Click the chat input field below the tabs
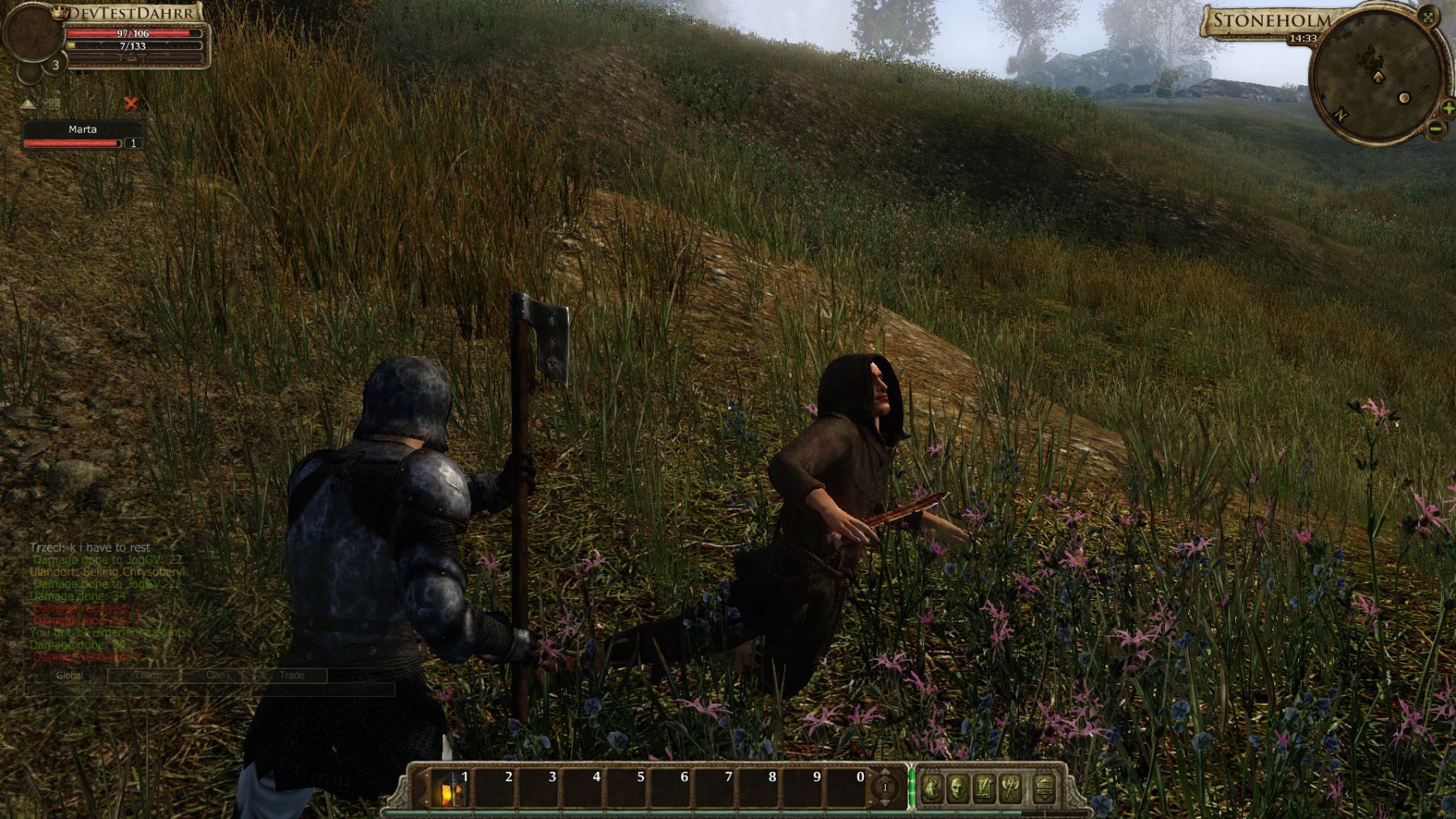 (210, 690)
